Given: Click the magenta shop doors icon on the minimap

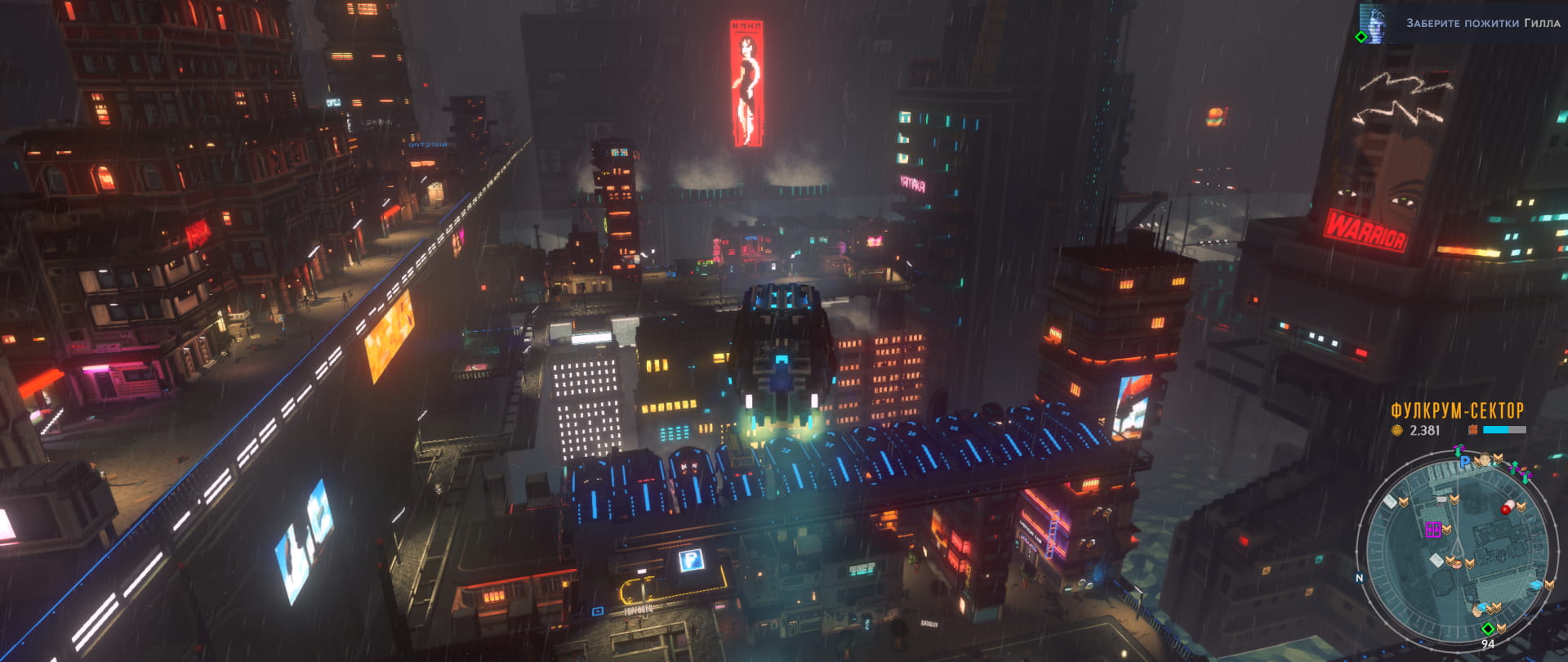Looking at the screenshot, I should tap(1432, 529).
